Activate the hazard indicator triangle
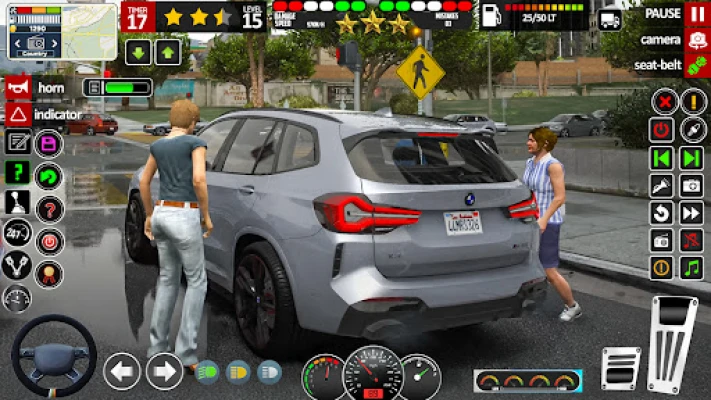This screenshot has width=711, height=400. tap(19, 114)
